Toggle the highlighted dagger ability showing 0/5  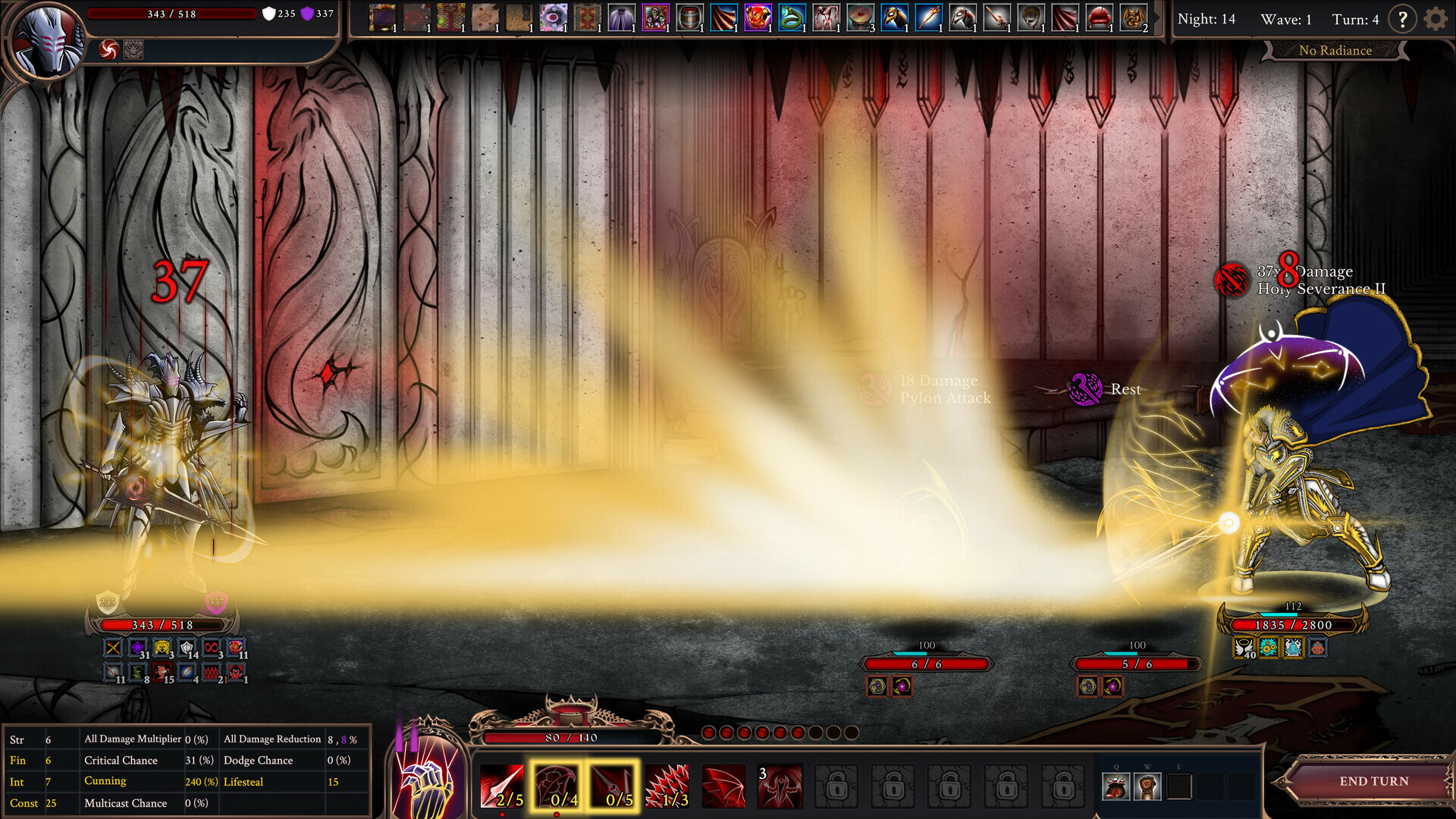[x=613, y=787]
